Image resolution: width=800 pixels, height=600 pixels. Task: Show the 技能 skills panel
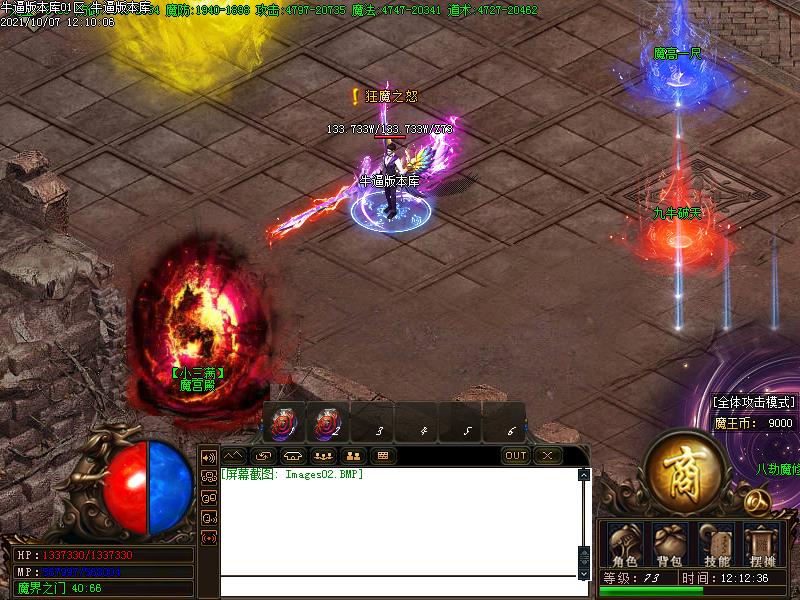[x=716, y=544]
